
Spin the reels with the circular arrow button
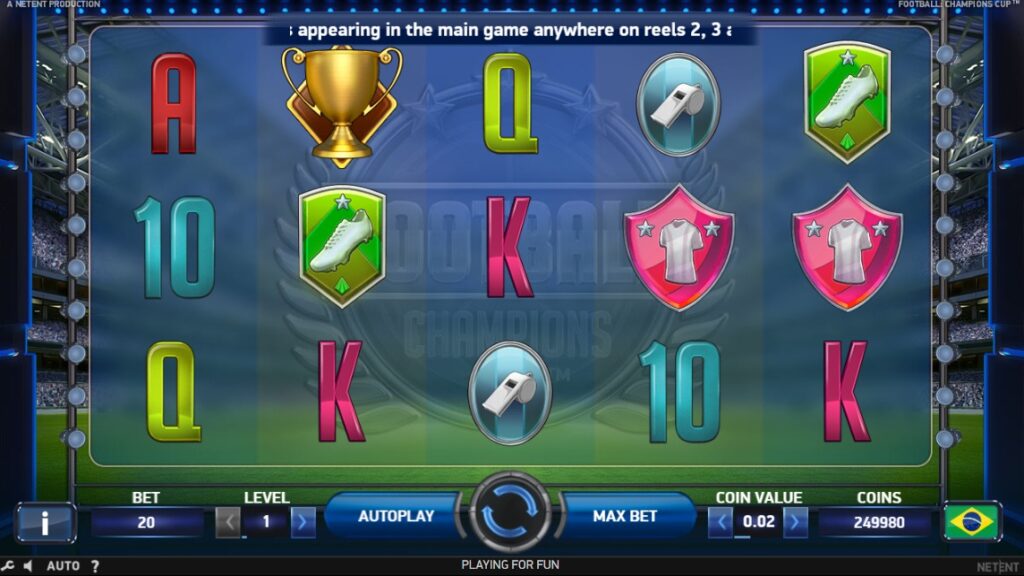(x=510, y=515)
